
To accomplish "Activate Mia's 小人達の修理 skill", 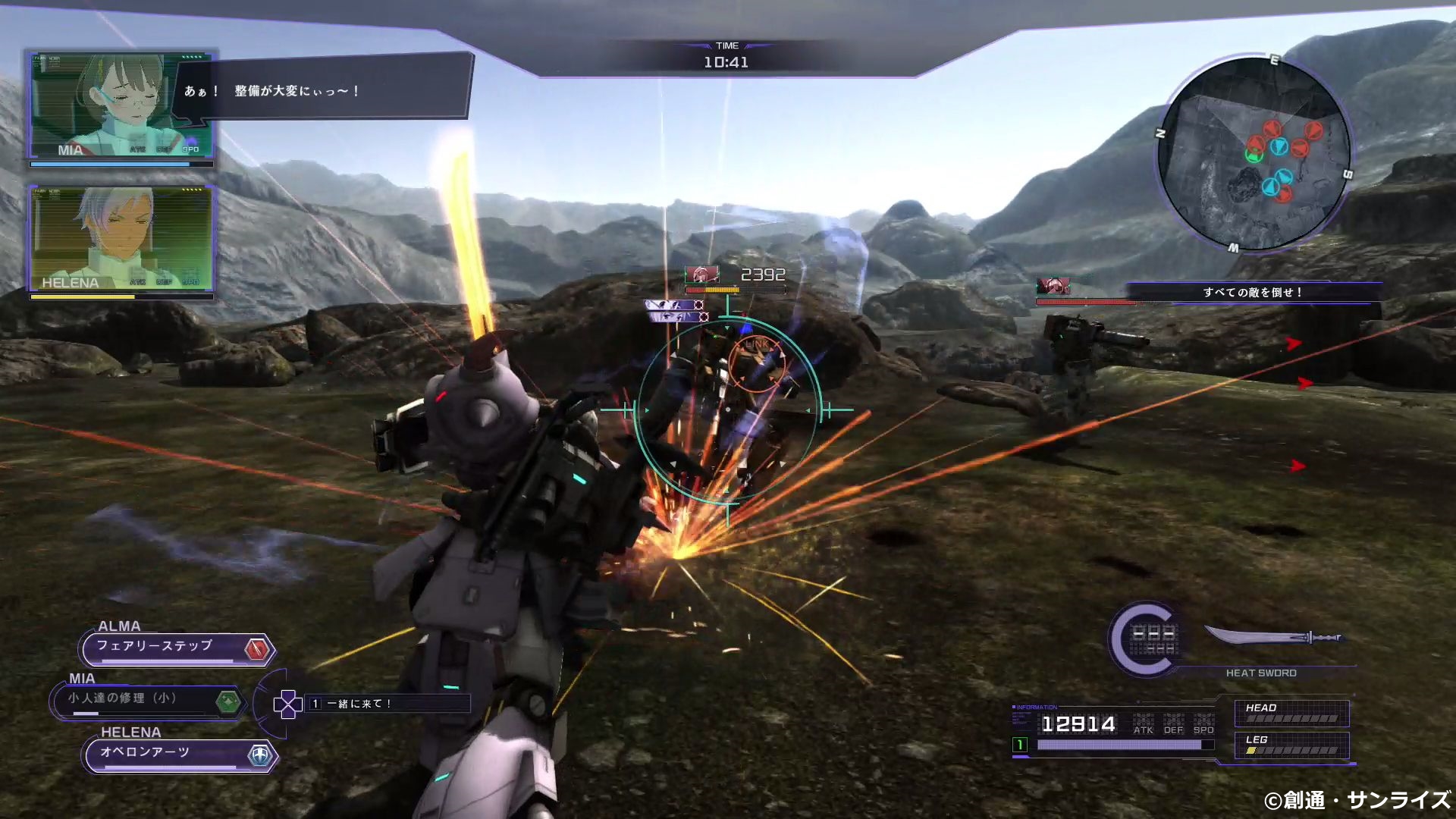I will 136,700.
